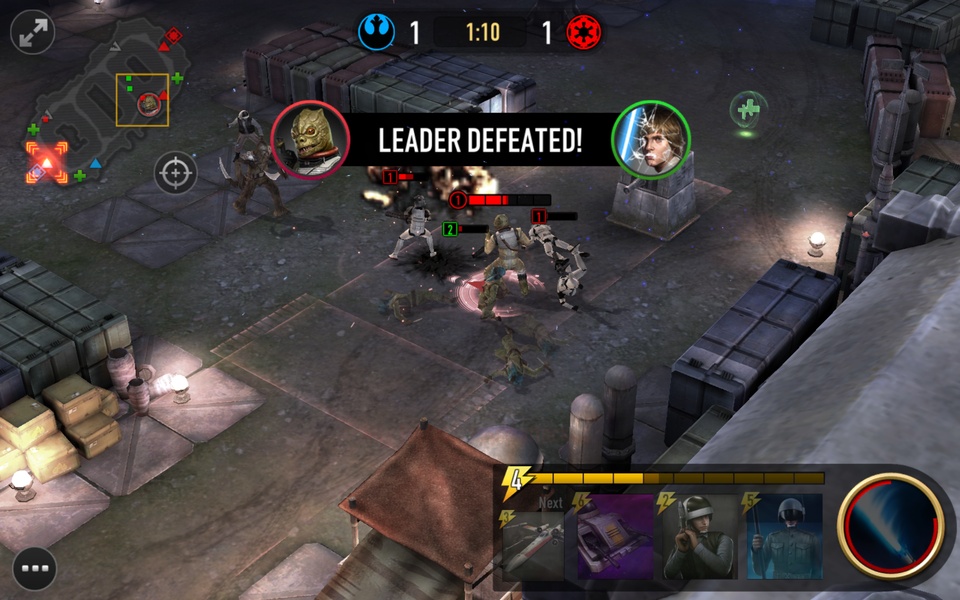Tap the crosshair center-on-leader button
960x600 pixels.
point(175,173)
